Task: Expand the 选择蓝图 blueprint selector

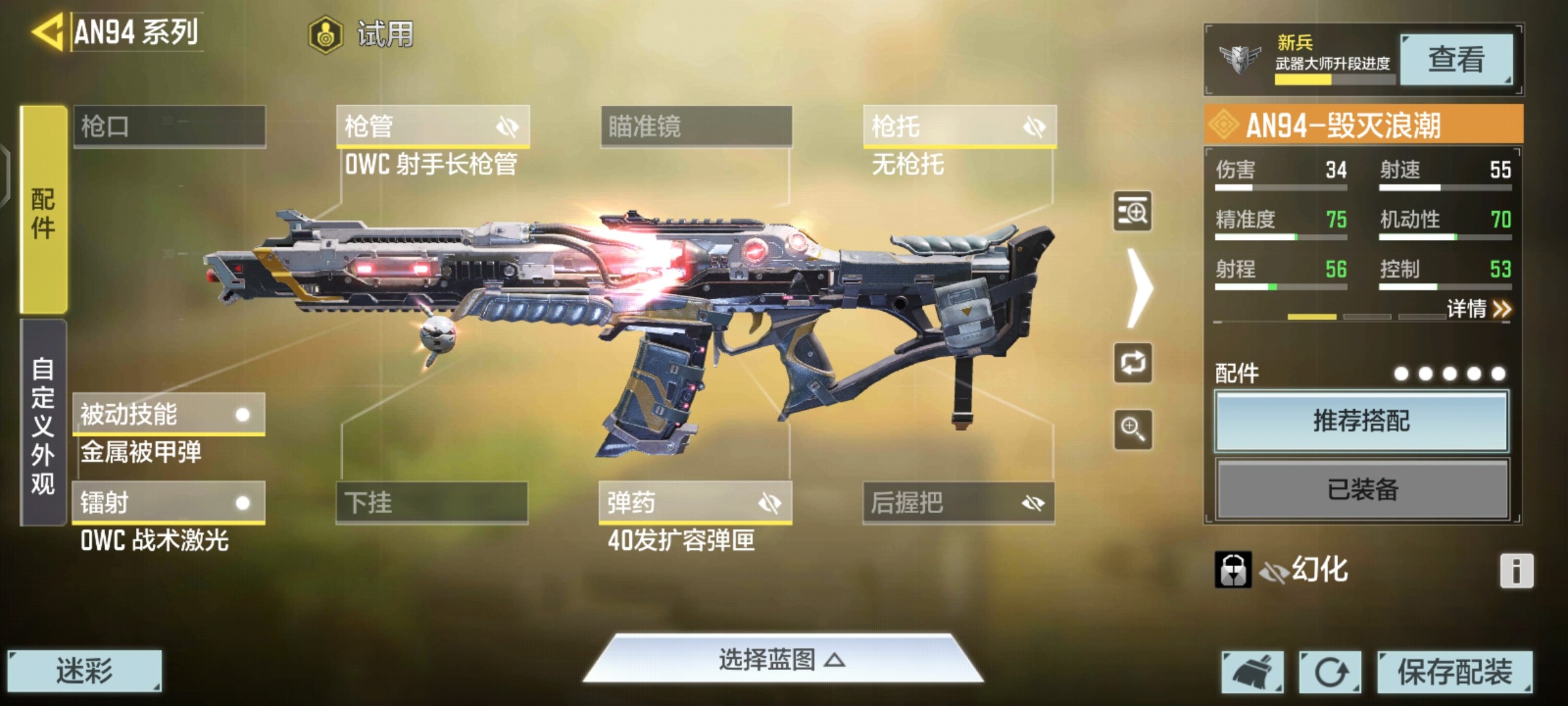Action: (x=783, y=660)
